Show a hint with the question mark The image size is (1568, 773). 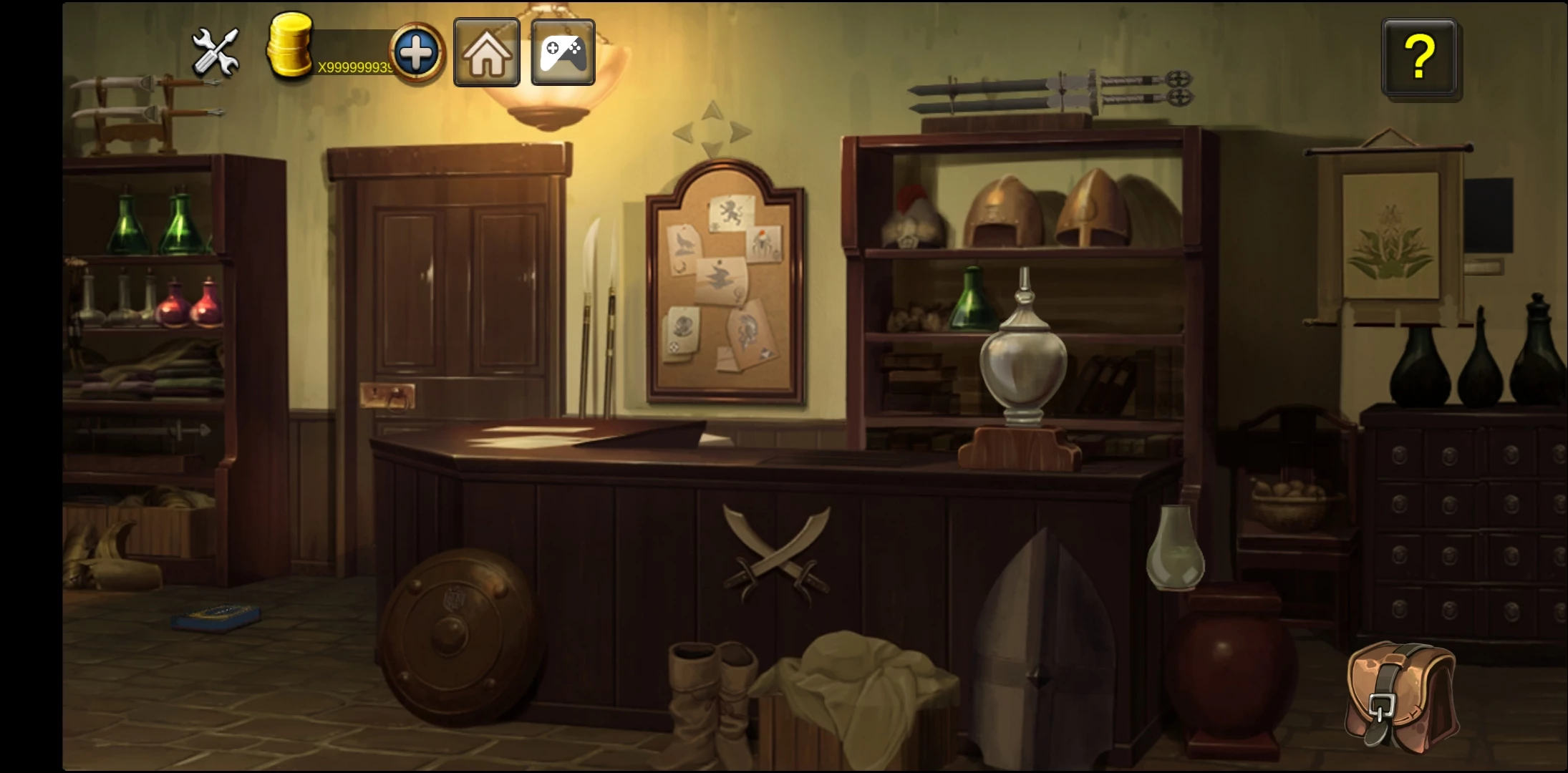[x=1419, y=57]
